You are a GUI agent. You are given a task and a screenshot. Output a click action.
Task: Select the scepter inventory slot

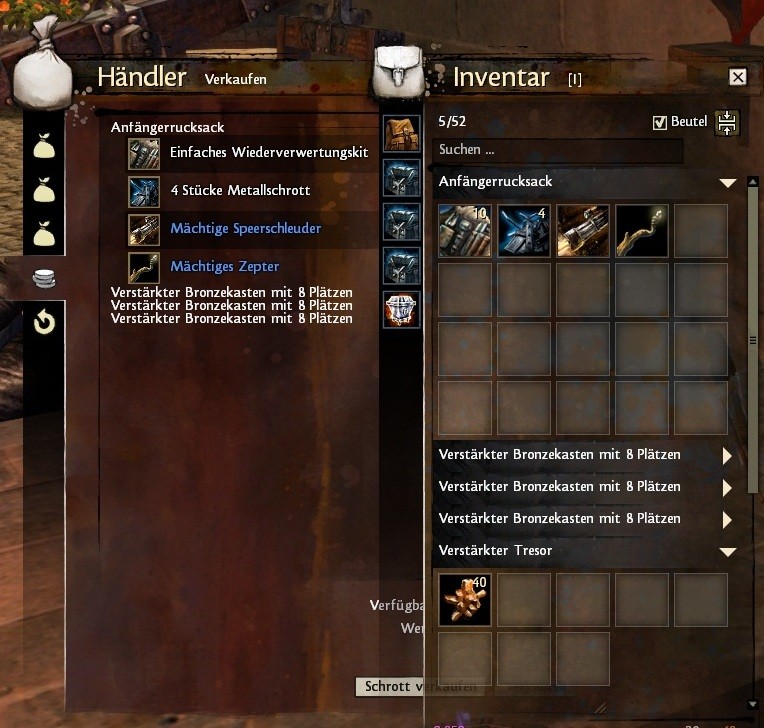642,231
